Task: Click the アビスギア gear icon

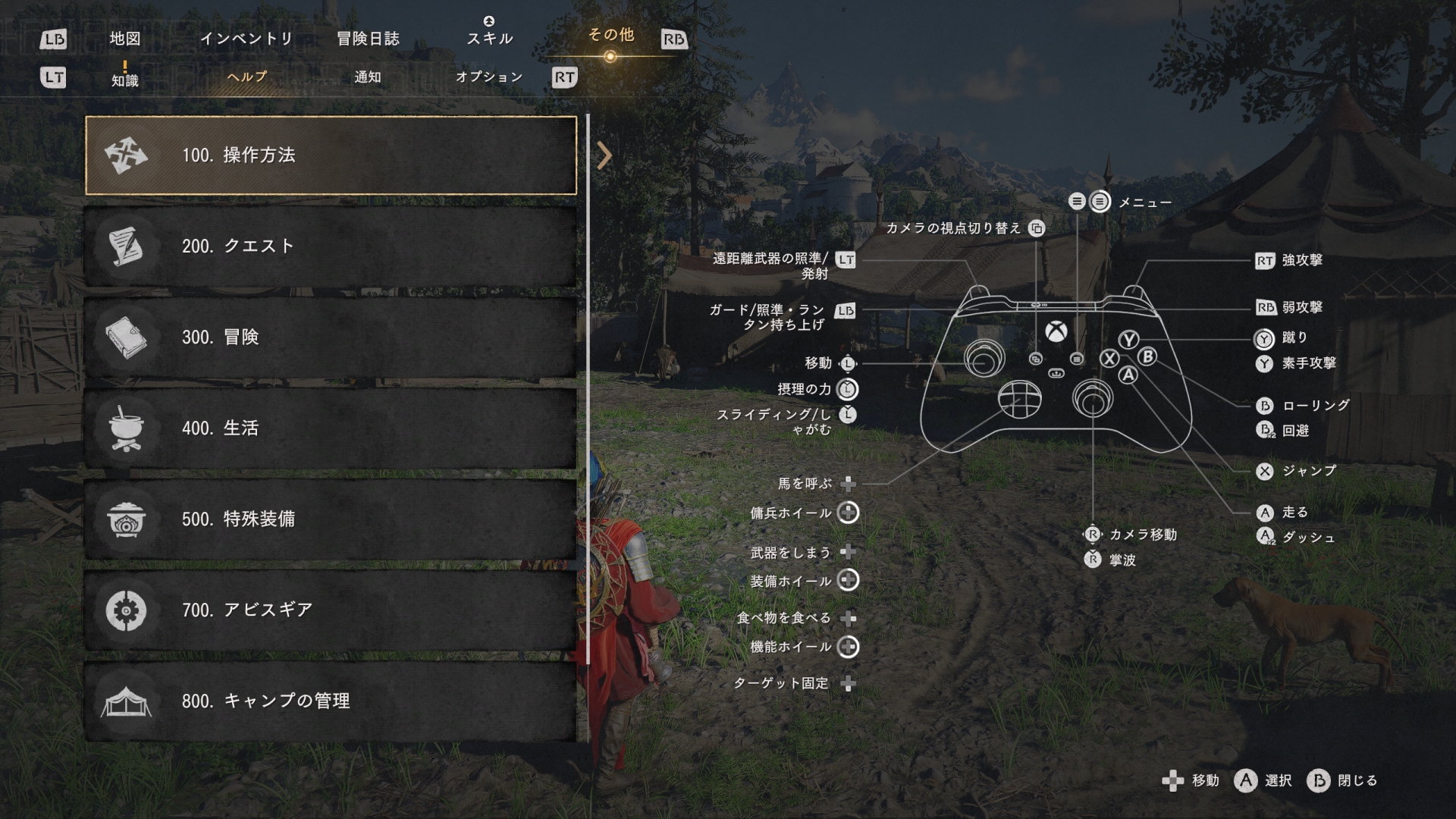Action: tap(127, 611)
